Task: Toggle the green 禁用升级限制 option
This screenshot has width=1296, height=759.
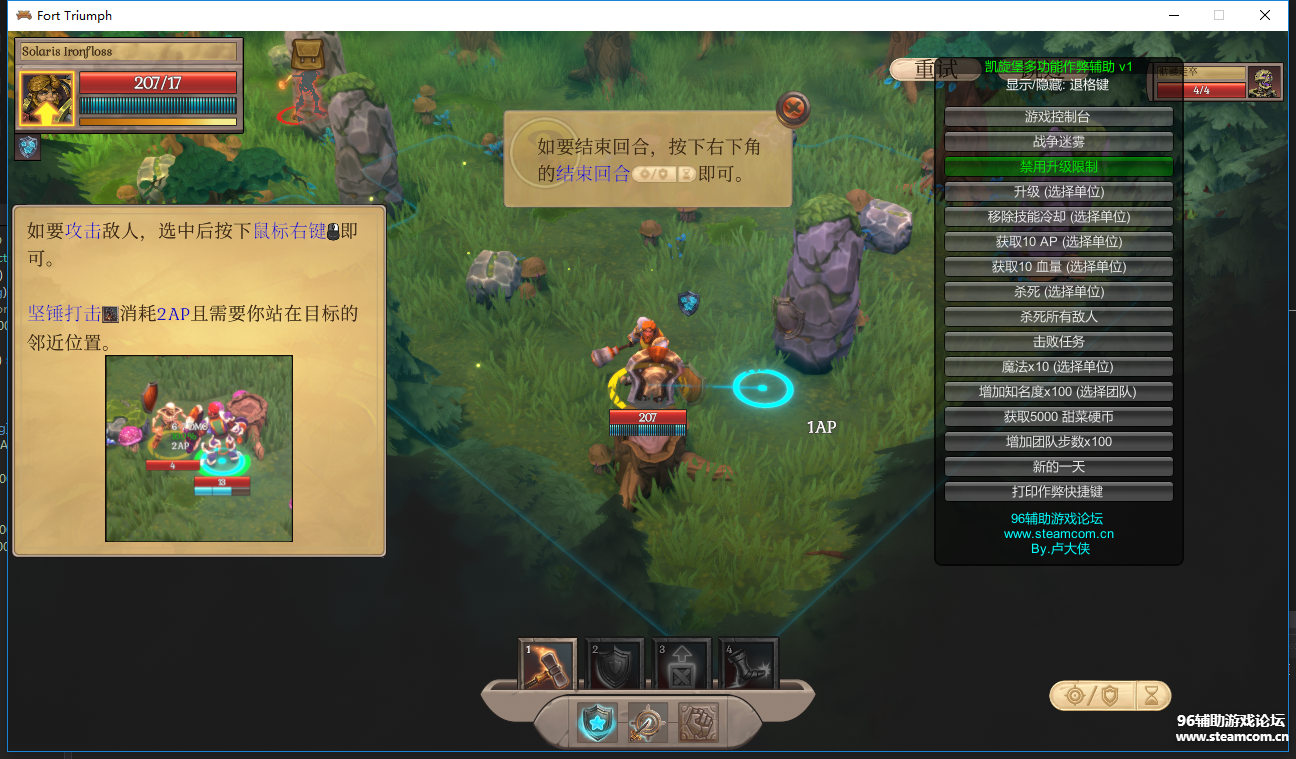Action: pos(1058,167)
